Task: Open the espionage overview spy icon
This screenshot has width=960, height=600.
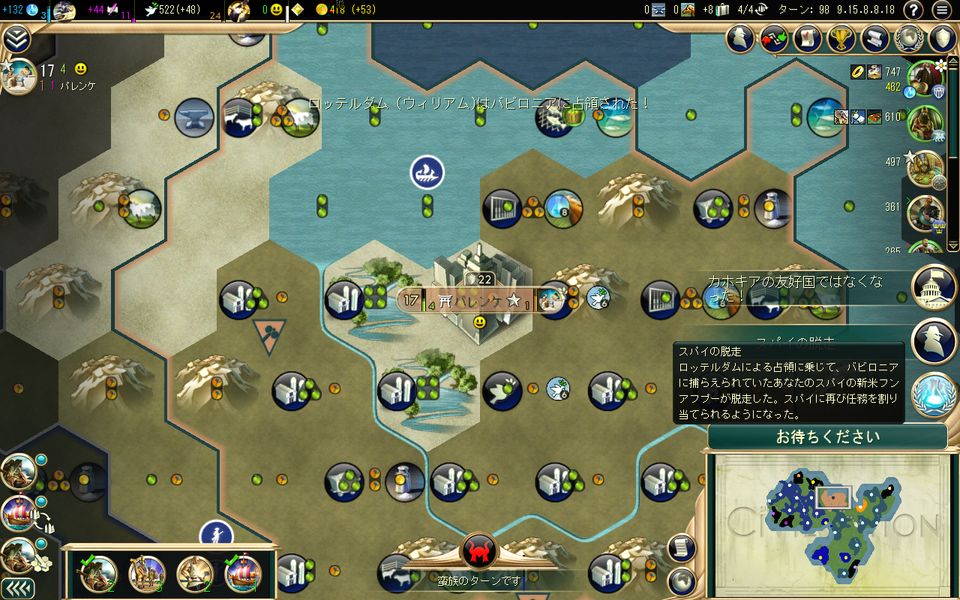Action: pyautogui.click(x=740, y=38)
